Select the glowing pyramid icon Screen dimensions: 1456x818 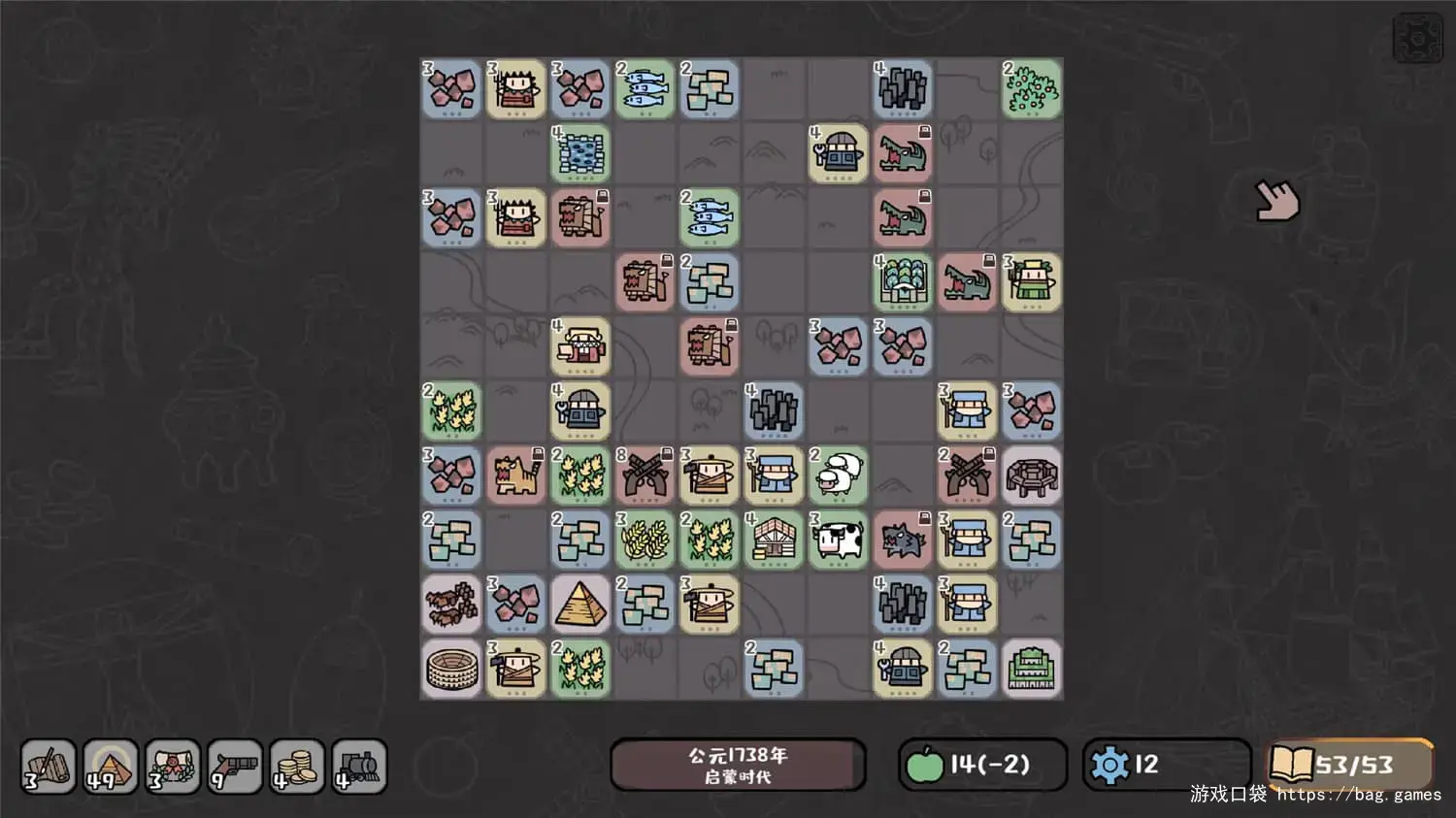click(x=111, y=767)
